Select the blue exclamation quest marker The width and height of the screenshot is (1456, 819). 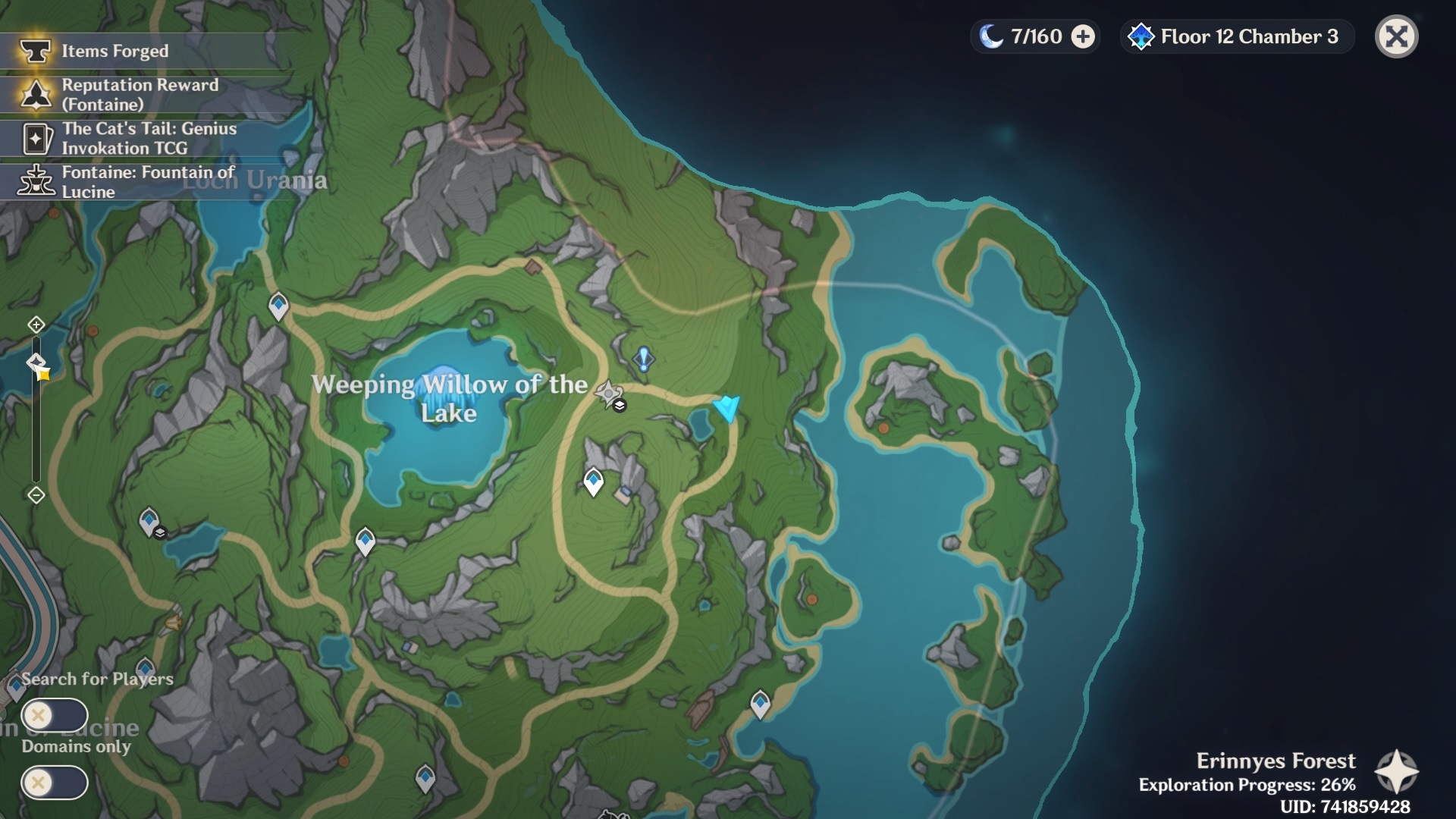point(644,359)
